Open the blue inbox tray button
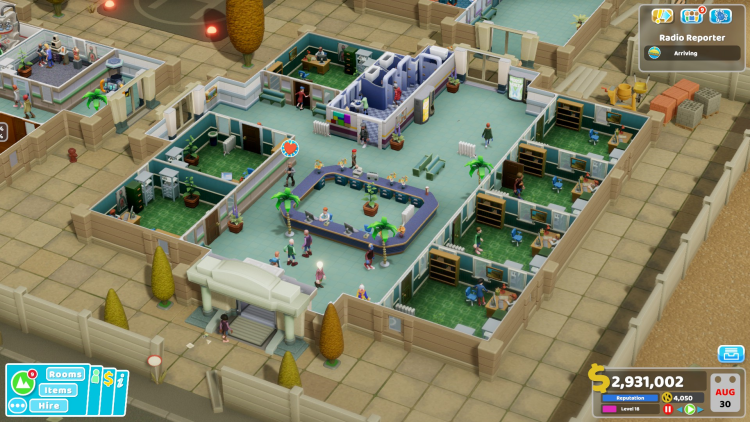 (731, 354)
